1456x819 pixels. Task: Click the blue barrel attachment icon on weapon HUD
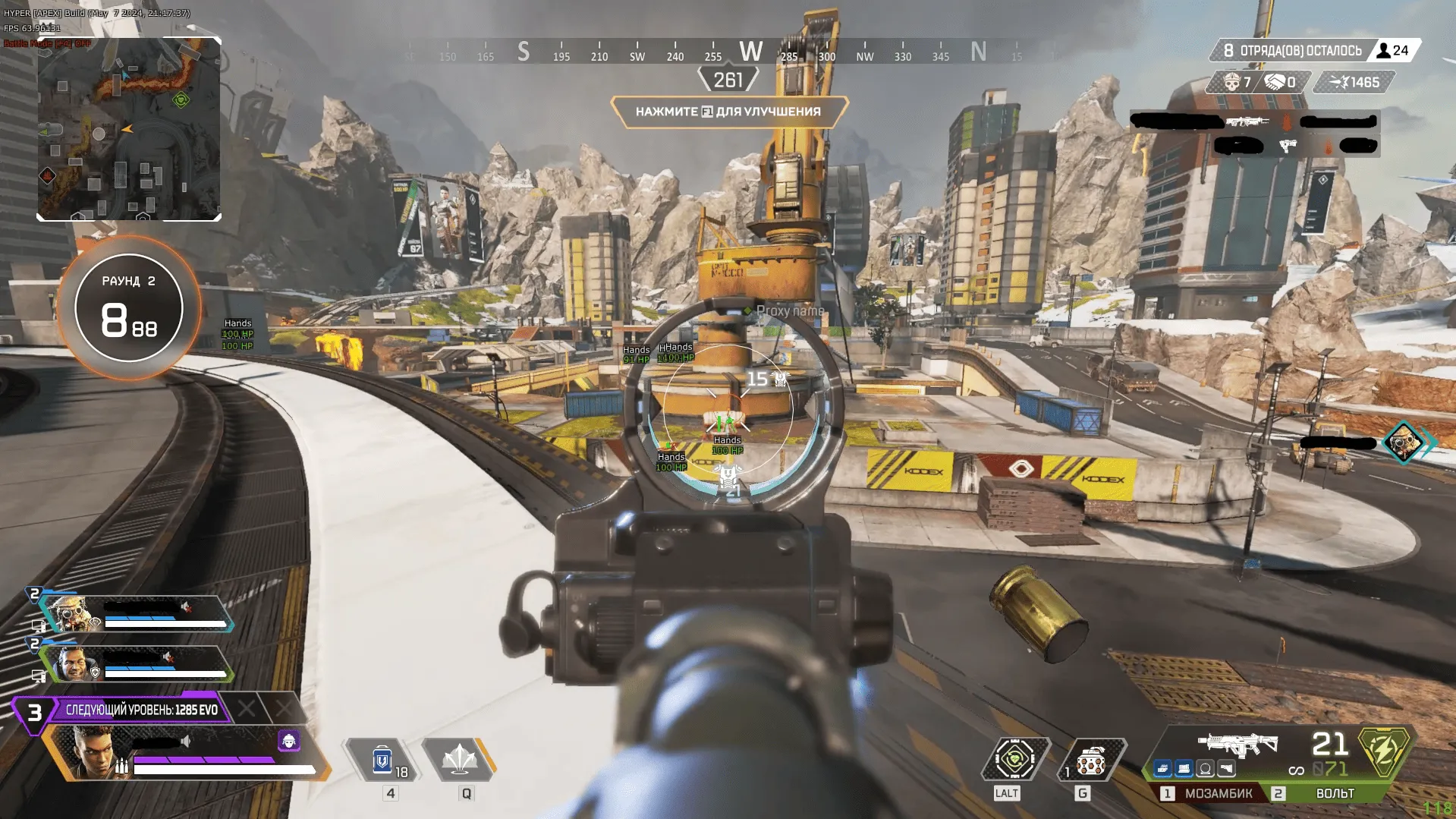click(x=1162, y=768)
